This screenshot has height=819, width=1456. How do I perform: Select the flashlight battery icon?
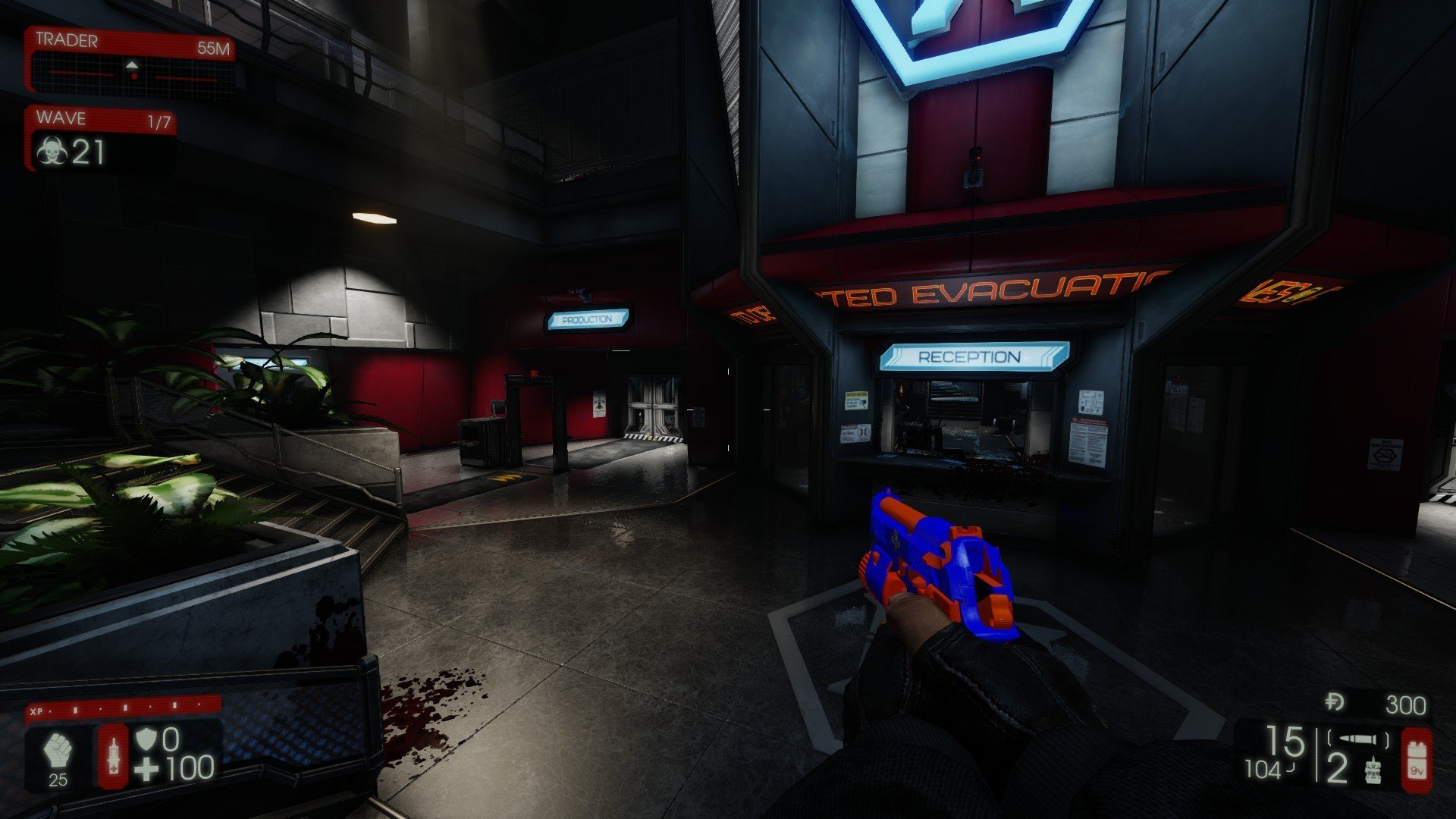1416,759
